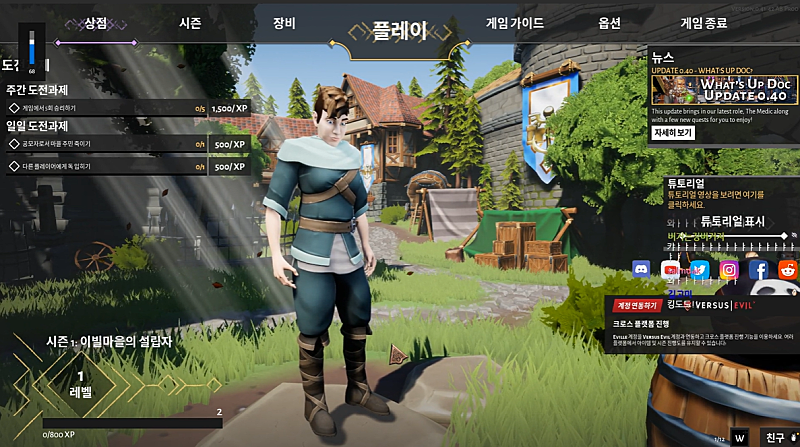Select the daily challenge about poisoning another player

(x=125, y=167)
